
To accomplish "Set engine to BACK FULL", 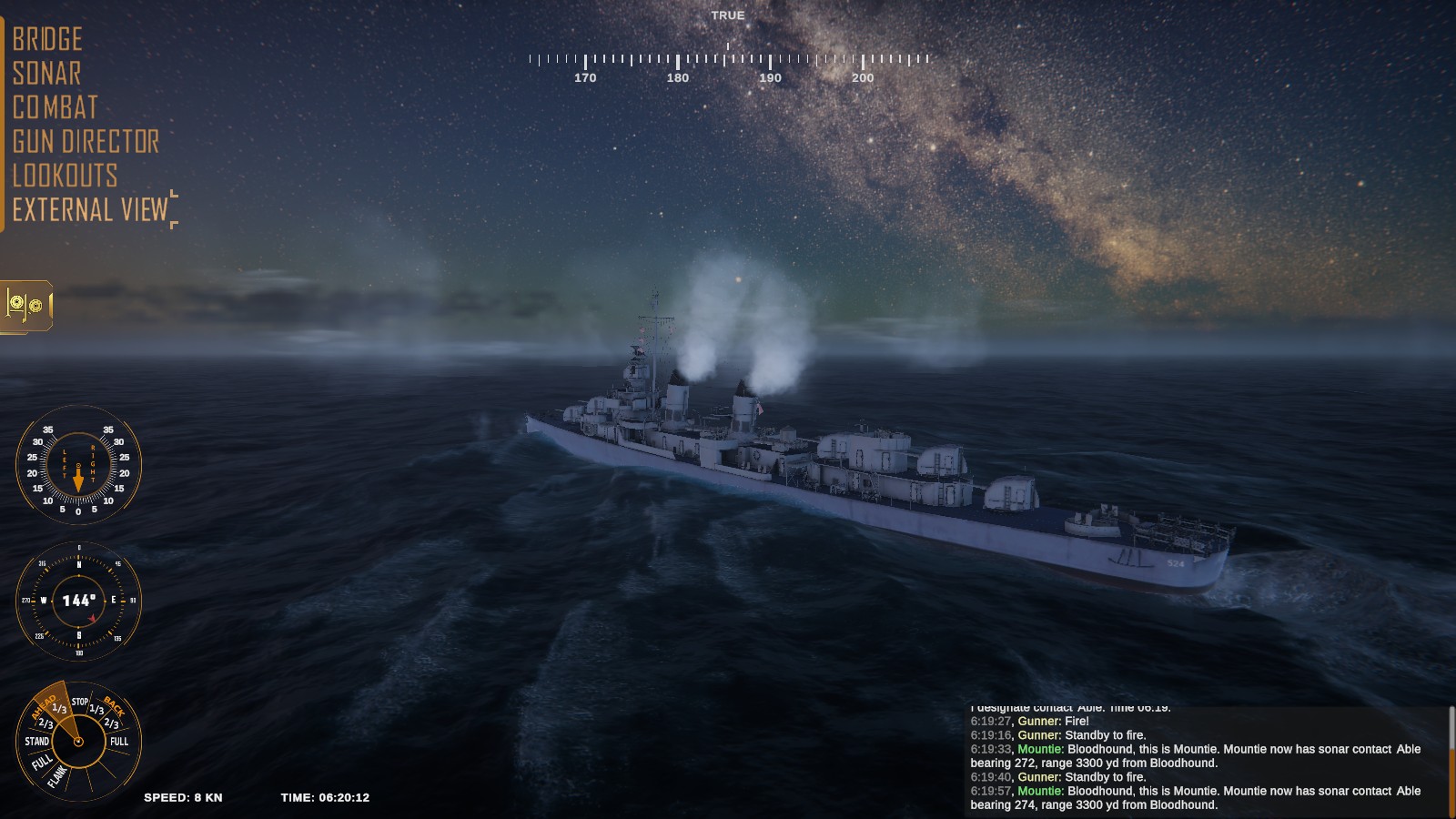I will [119, 742].
